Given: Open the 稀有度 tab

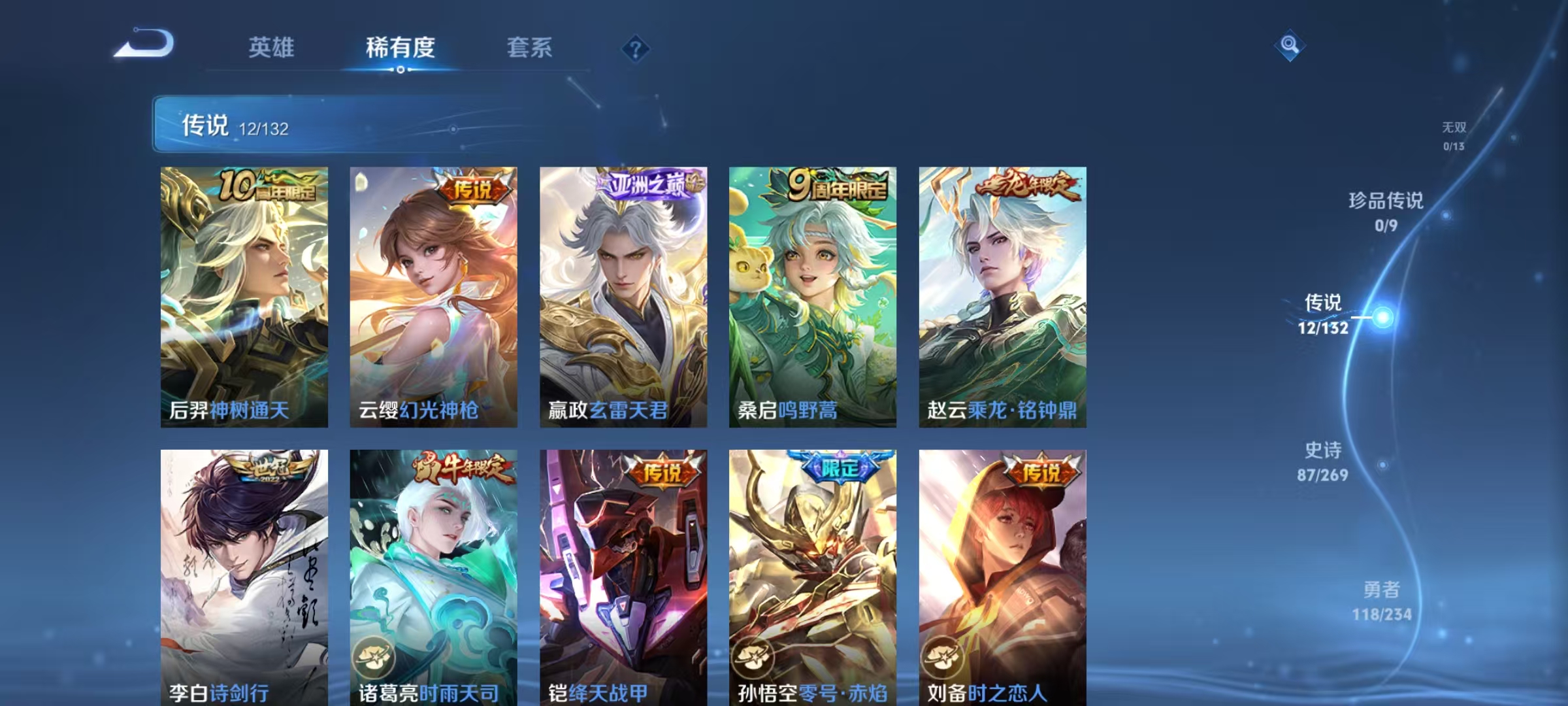Looking at the screenshot, I should coord(400,48).
